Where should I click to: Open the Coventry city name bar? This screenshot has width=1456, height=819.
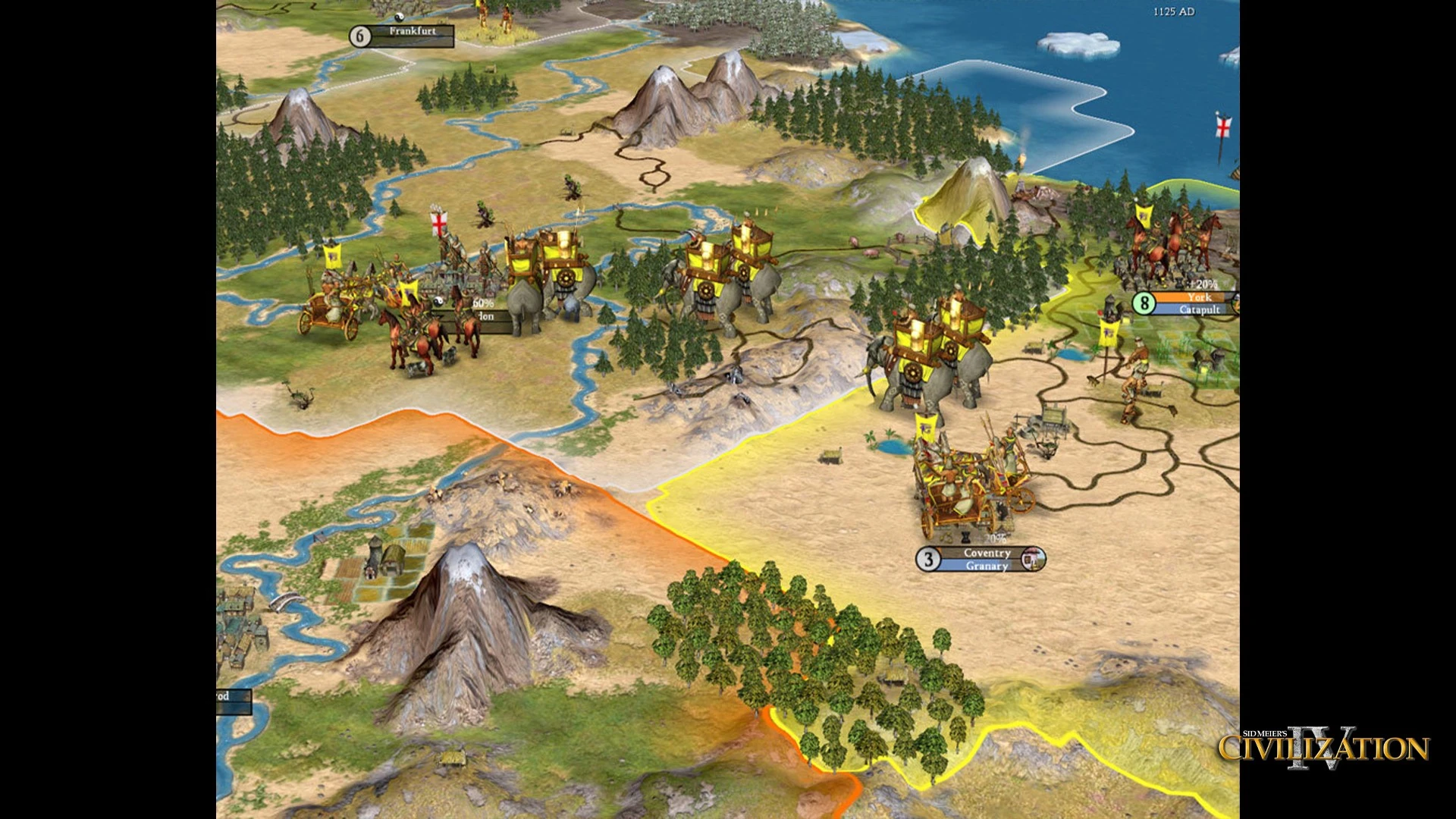987,554
